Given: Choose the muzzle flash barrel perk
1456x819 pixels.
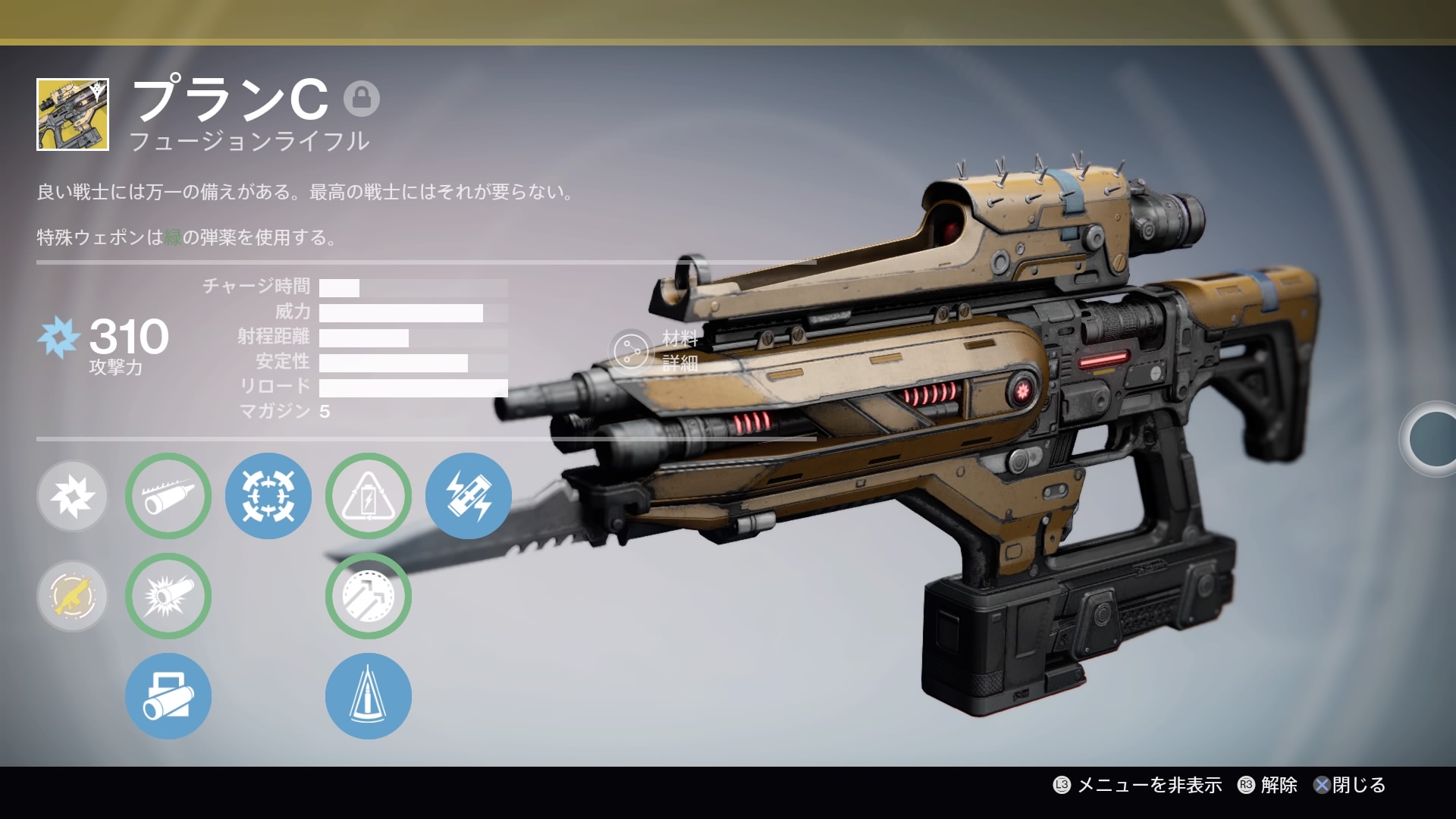Looking at the screenshot, I should click(168, 596).
